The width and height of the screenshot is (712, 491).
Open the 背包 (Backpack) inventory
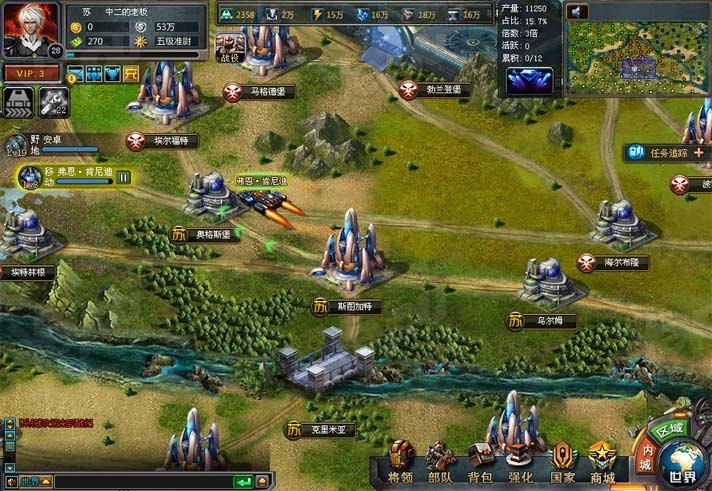tap(480, 461)
